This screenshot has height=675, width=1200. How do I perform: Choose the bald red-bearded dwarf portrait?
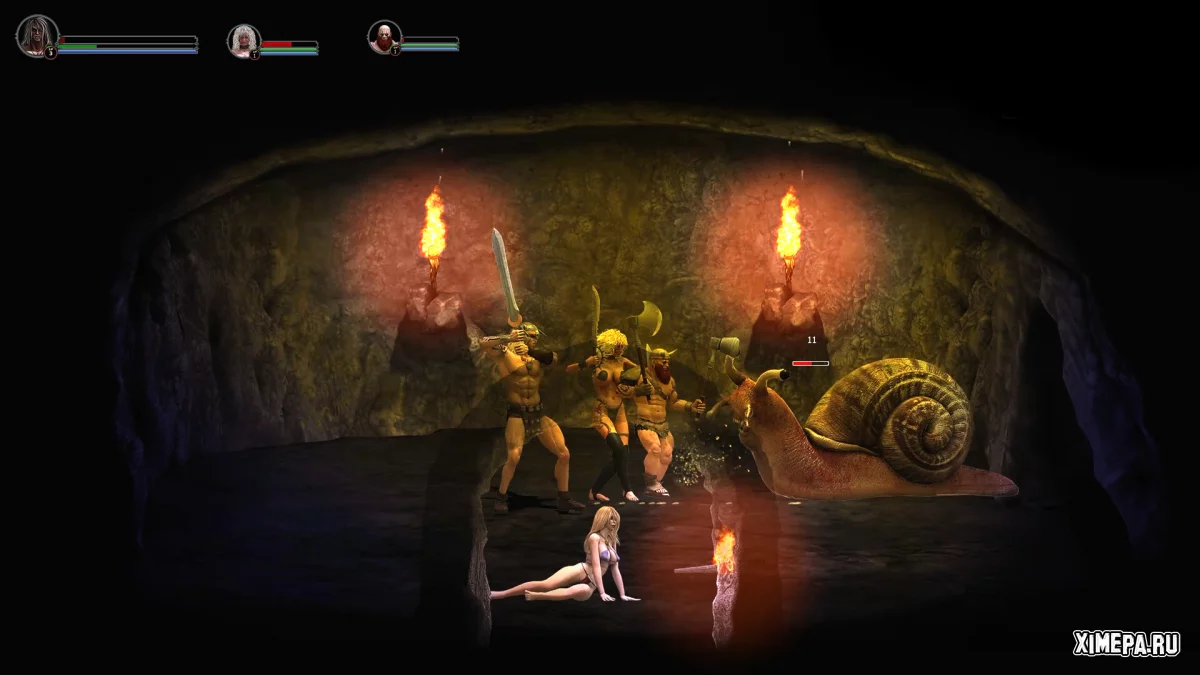[384, 37]
